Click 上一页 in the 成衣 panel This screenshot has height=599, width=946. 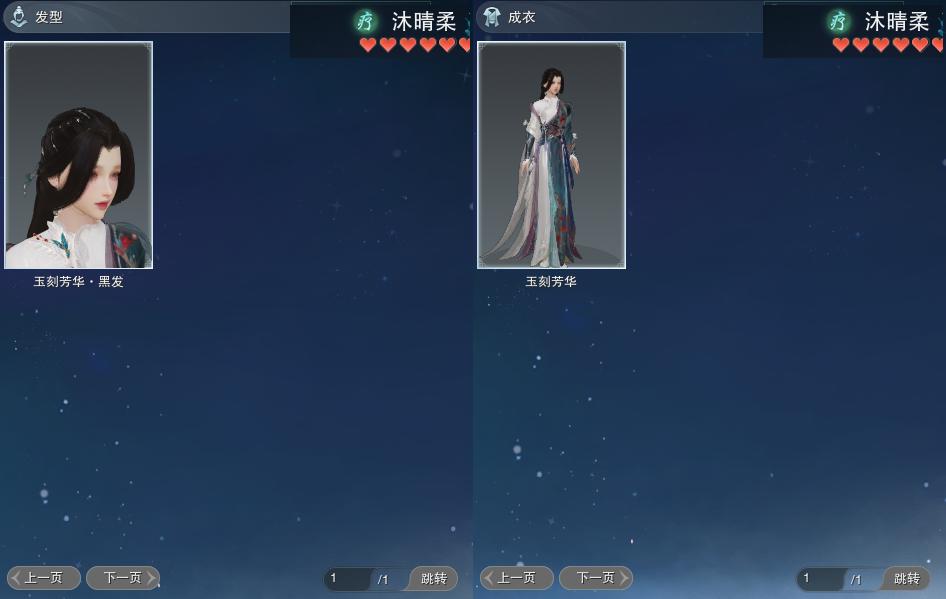click(517, 578)
